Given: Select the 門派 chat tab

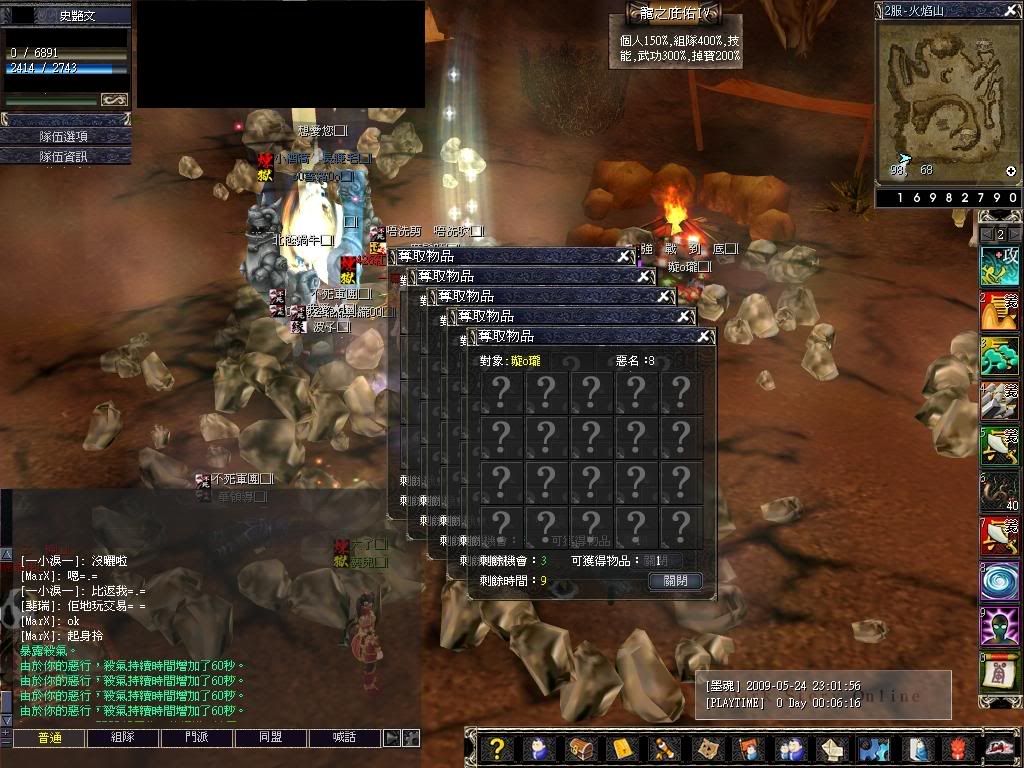Looking at the screenshot, I should [196, 738].
